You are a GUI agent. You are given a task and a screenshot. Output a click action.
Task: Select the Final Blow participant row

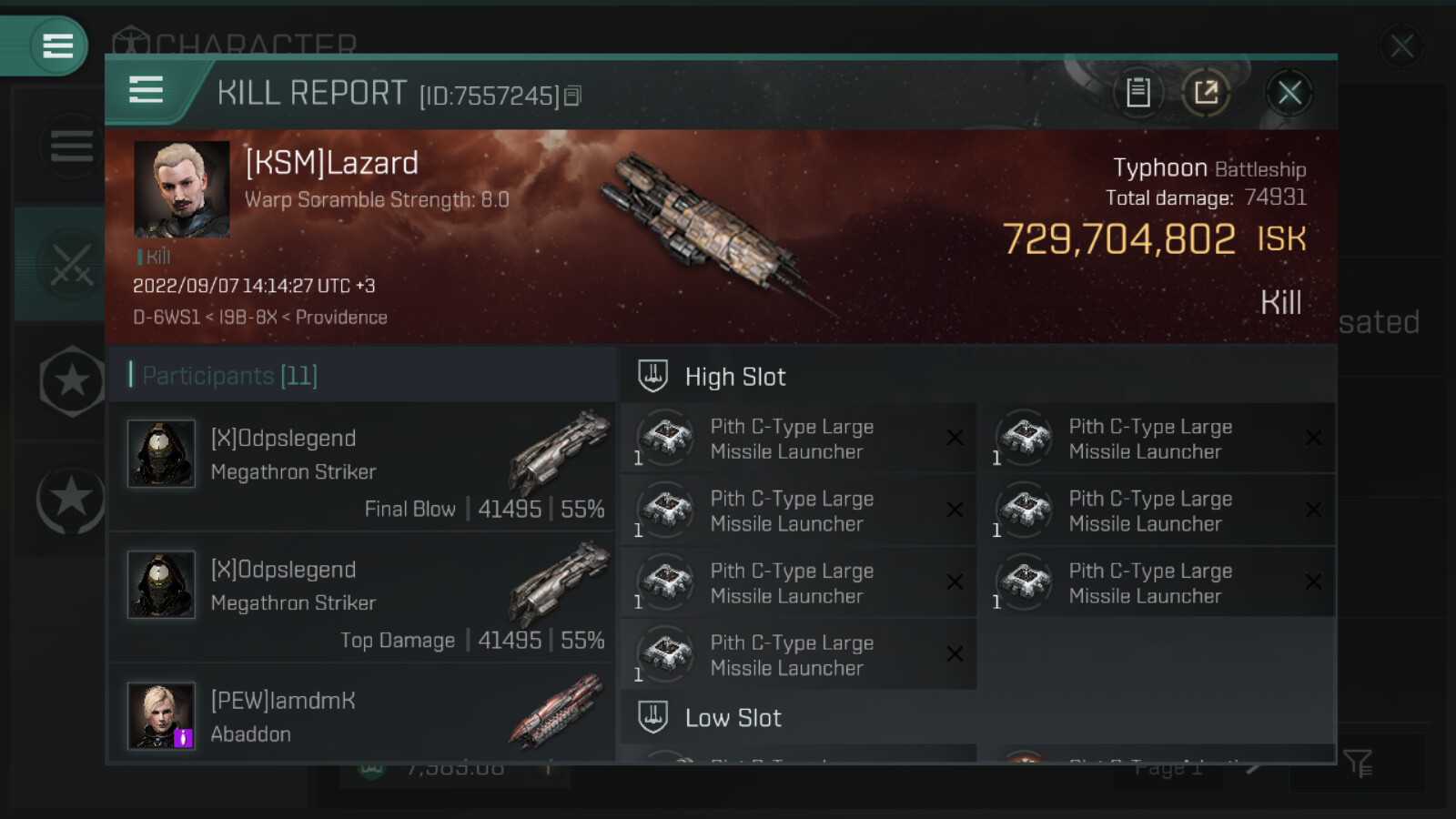click(x=362, y=468)
